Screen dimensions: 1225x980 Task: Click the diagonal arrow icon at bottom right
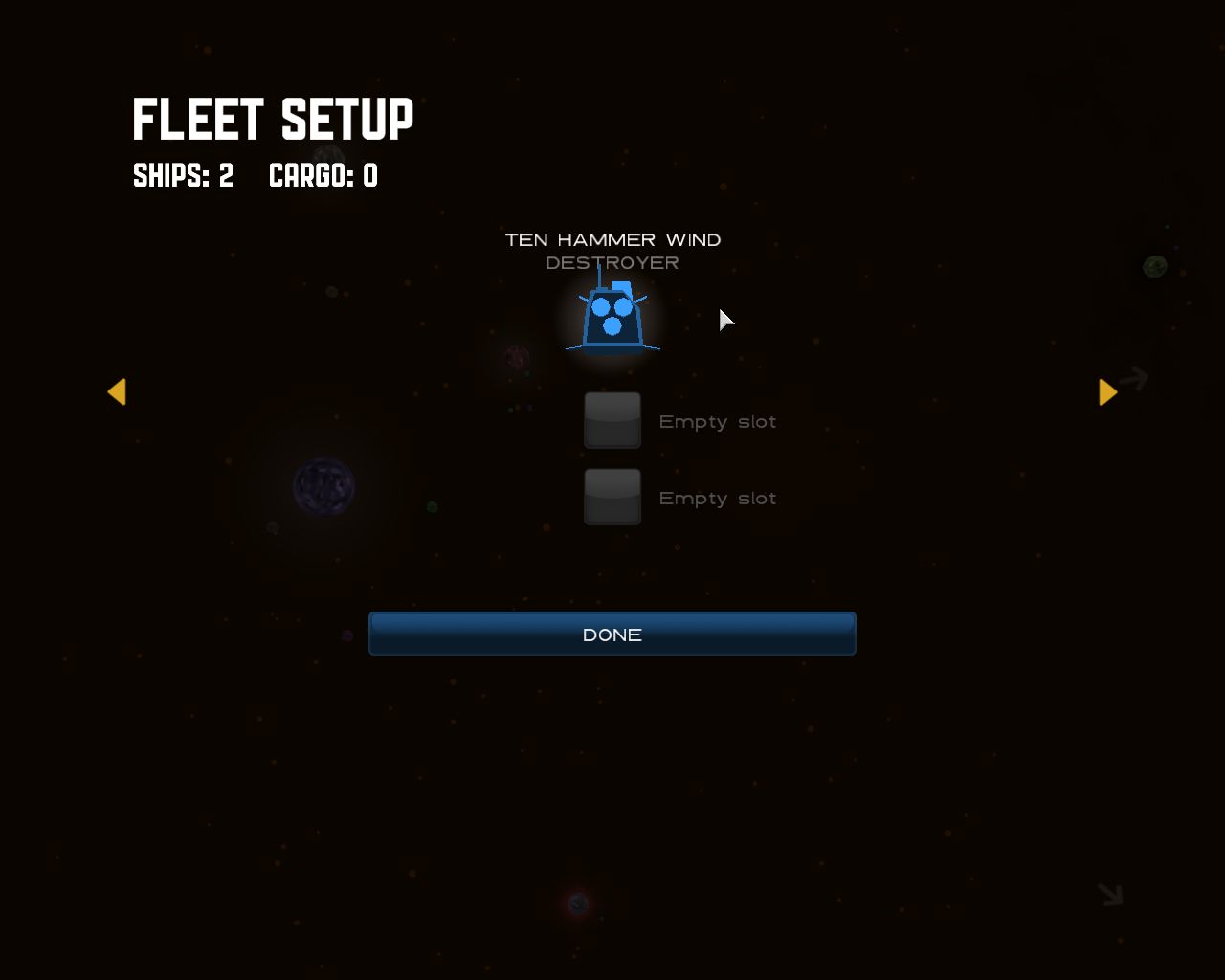(1108, 895)
